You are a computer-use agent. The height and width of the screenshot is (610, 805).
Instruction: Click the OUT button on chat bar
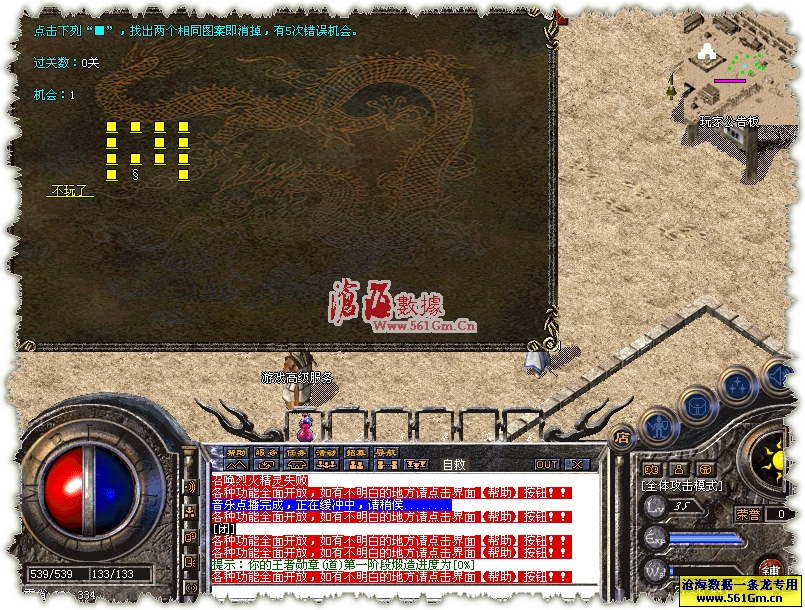coord(547,464)
